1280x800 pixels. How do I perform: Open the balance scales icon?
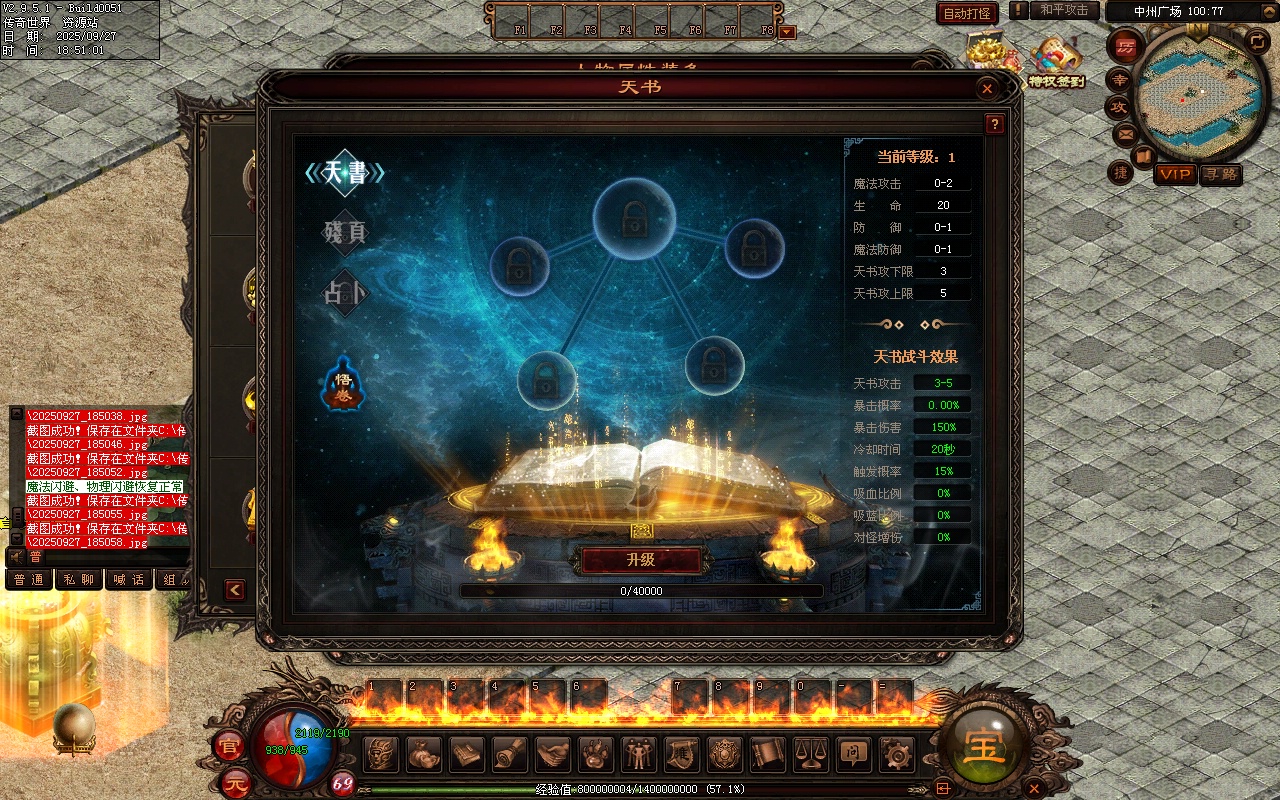coord(810,754)
